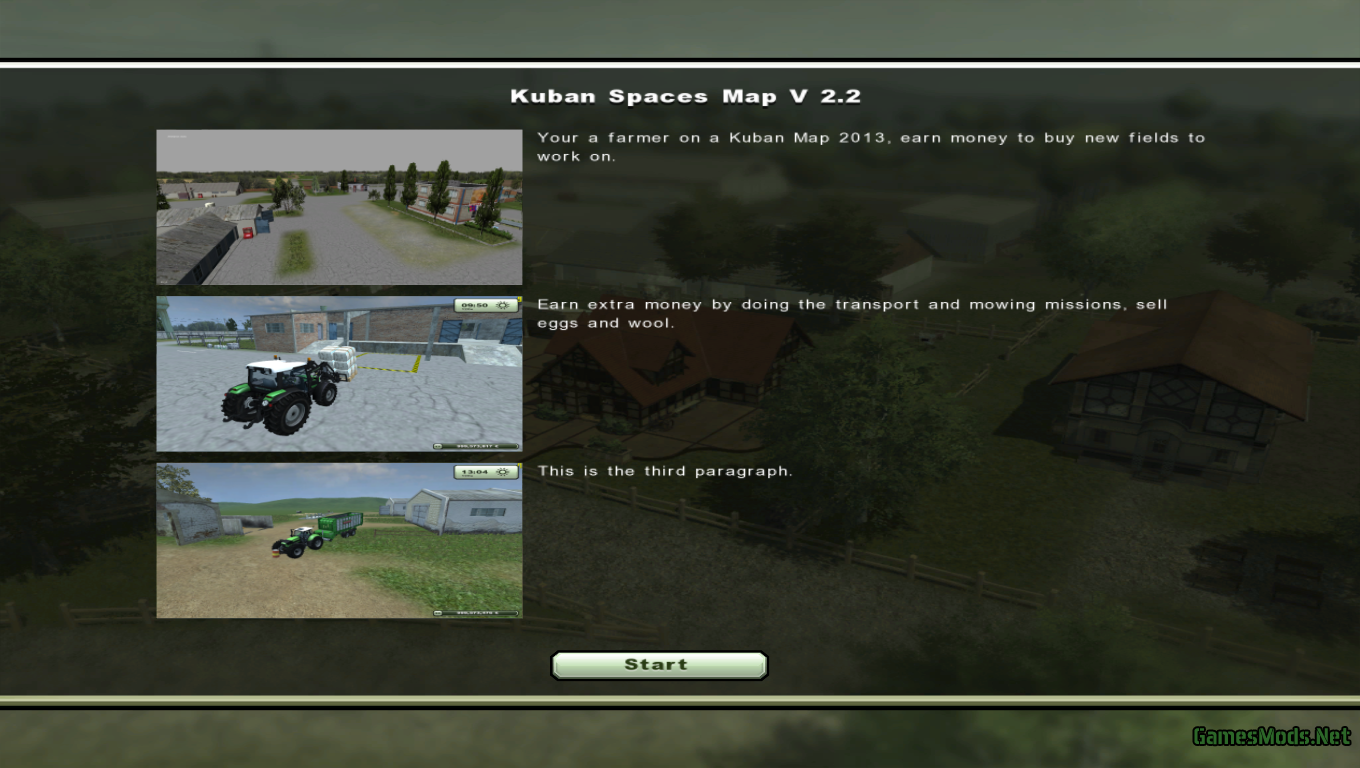The width and height of the screenshot is (1360, 768).
Task: Expand the clock panel in the bottom screenshot
Action: point(485,471)
